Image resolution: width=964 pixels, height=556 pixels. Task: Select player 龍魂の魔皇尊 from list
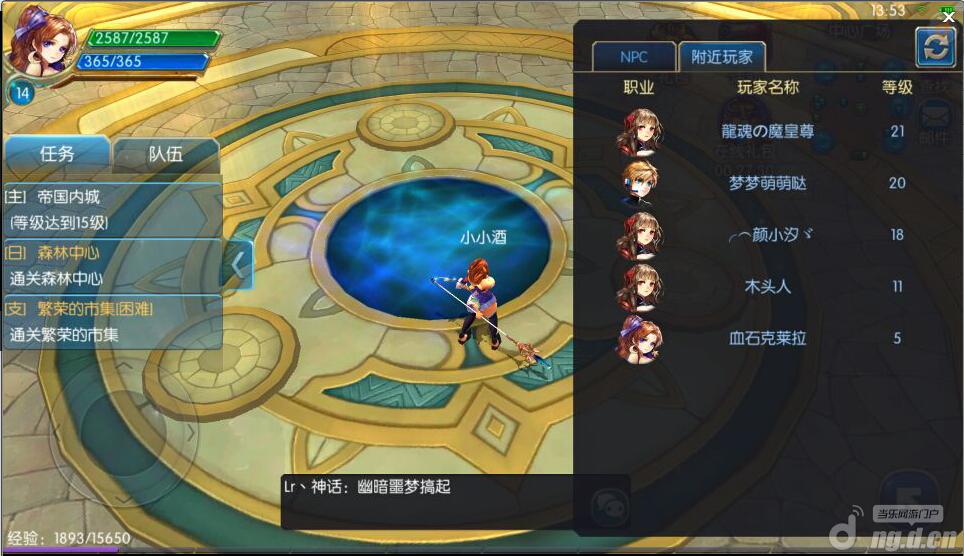(x=767, y=131)
